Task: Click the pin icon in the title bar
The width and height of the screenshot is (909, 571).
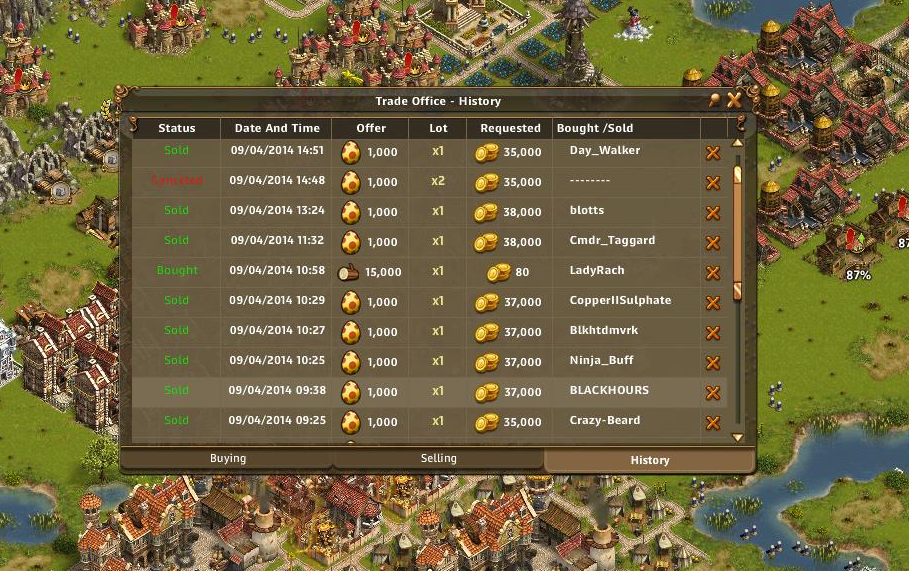Action: 714,100
